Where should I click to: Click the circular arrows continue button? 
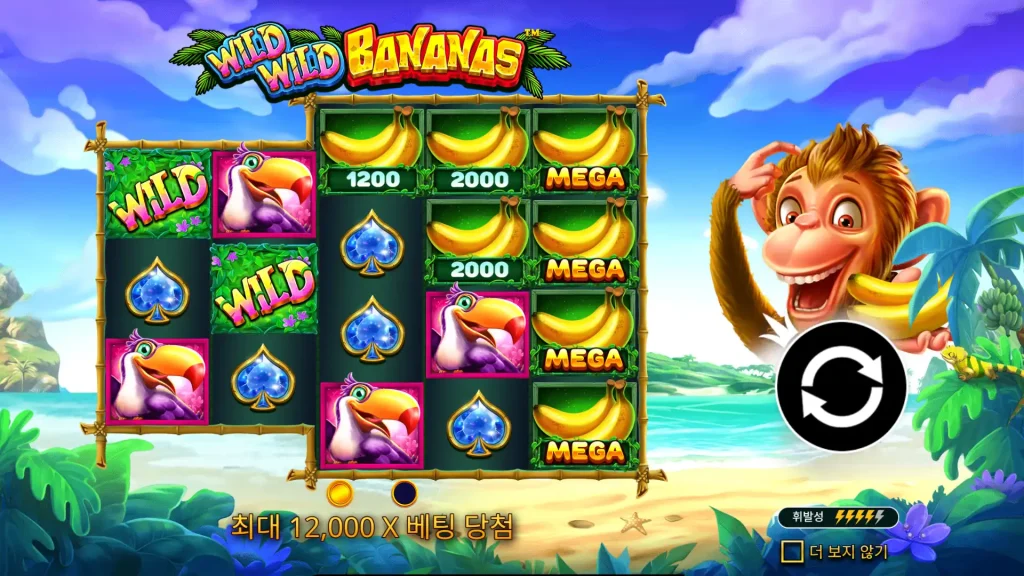point(841,386)
